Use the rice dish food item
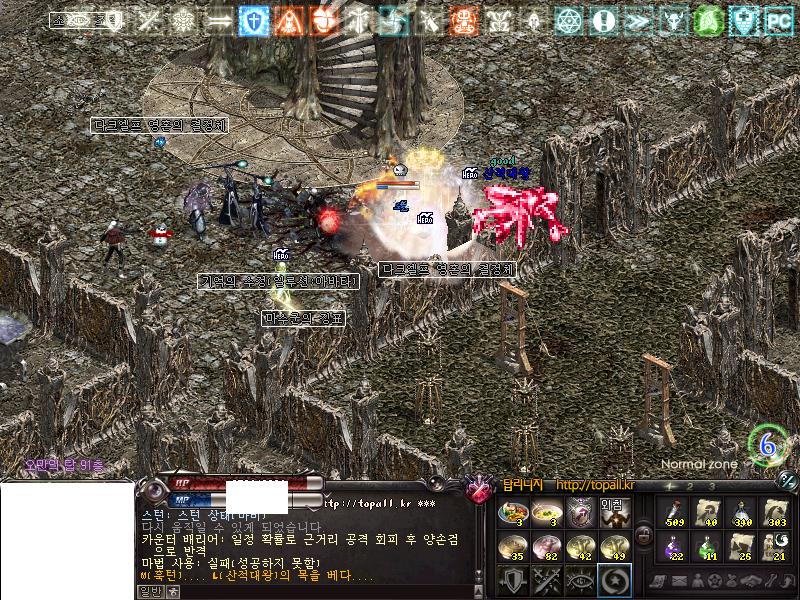 pyautogui.click(x=513, y=512)
